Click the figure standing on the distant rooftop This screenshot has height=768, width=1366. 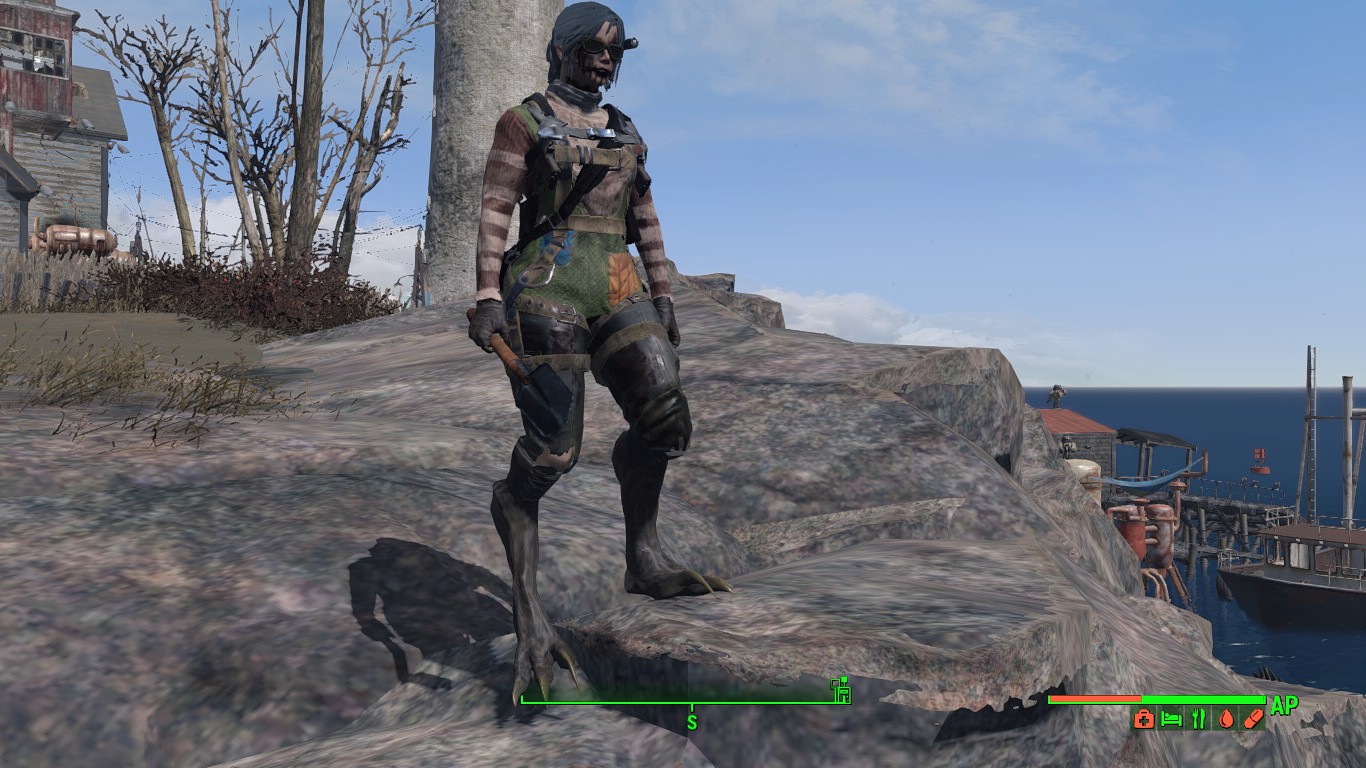(x=1057, y=395)
